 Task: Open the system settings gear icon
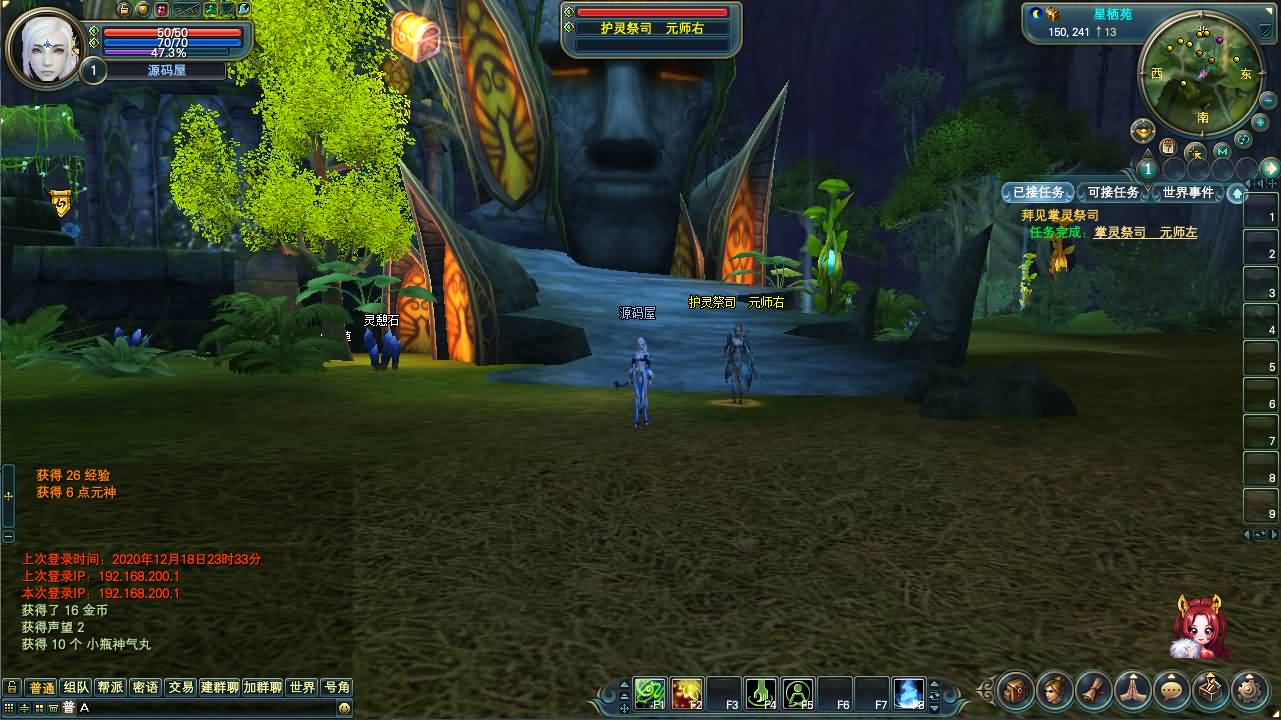coord(1249,690)
